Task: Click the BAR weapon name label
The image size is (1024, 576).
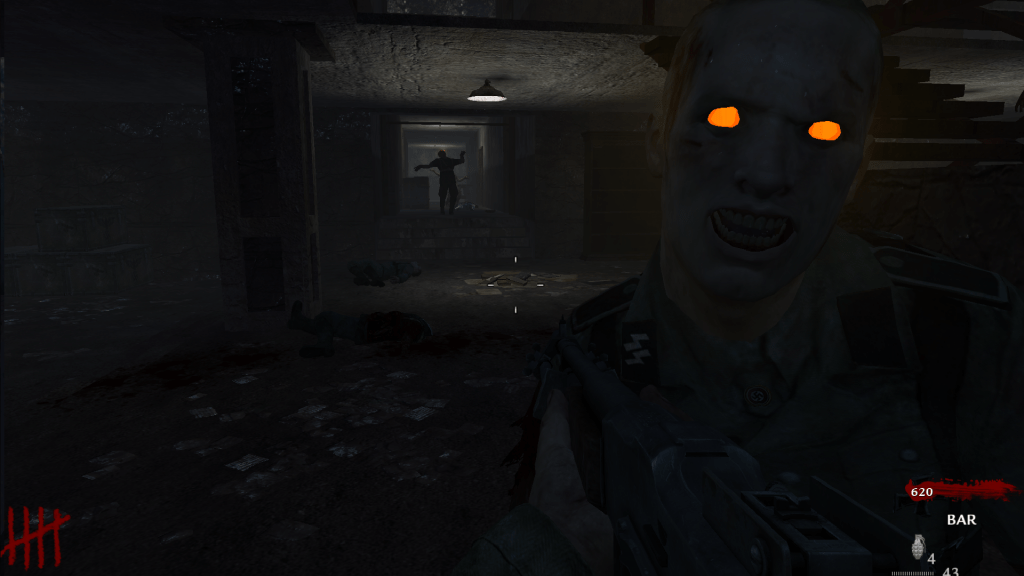Action: [x=961, y=520]
